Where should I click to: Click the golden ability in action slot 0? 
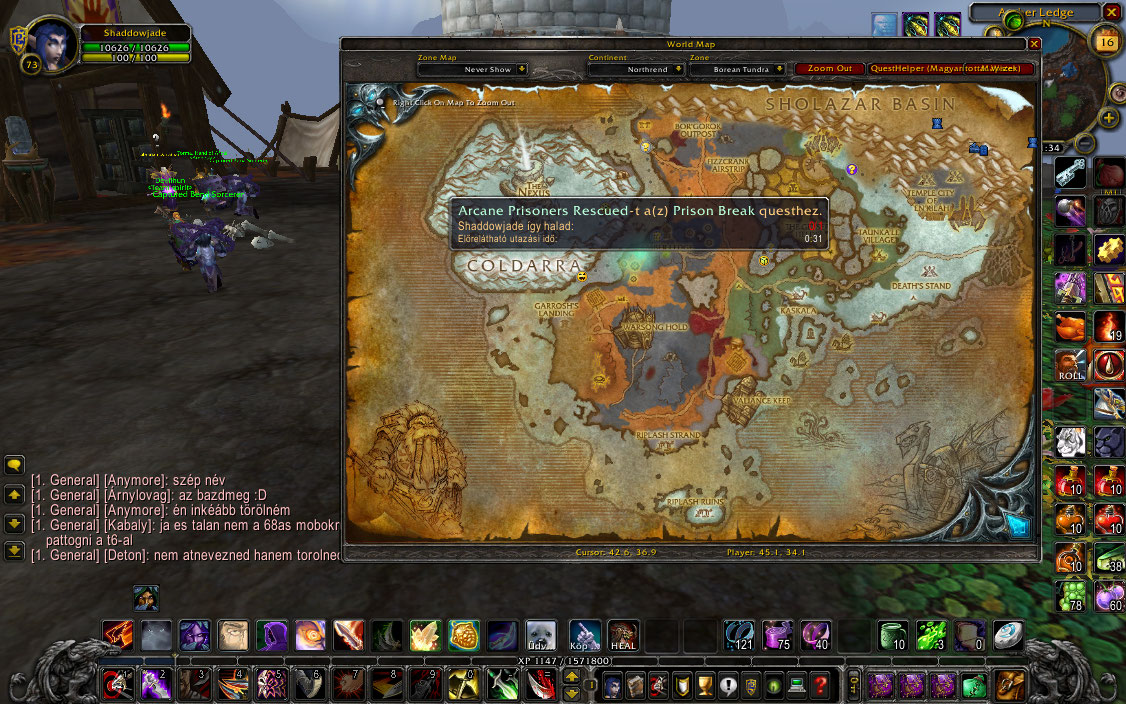[x=461, y=685]
